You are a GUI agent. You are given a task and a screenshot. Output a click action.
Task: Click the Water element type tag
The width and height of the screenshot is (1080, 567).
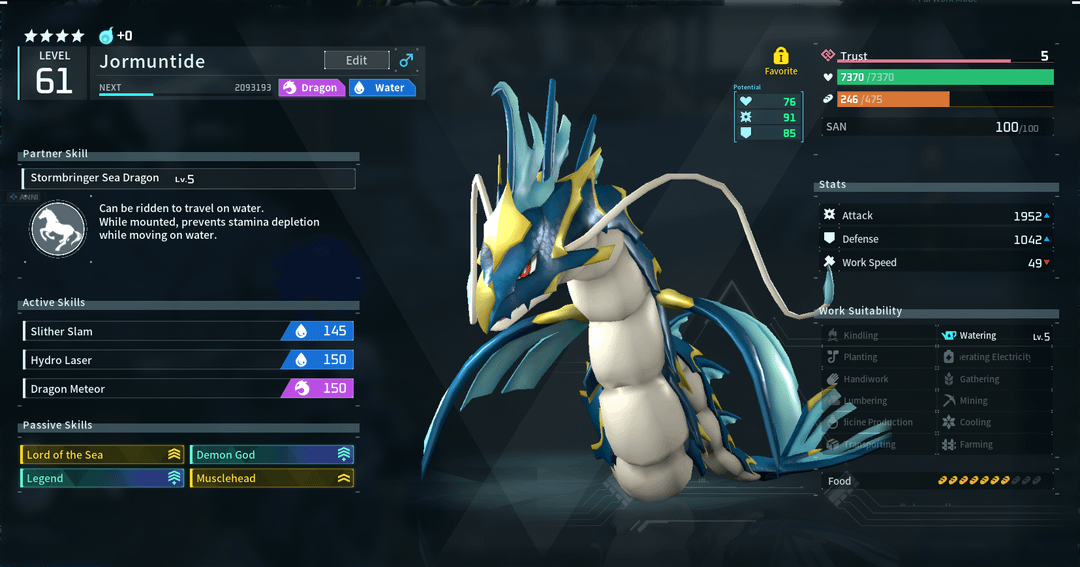(382, 88)
